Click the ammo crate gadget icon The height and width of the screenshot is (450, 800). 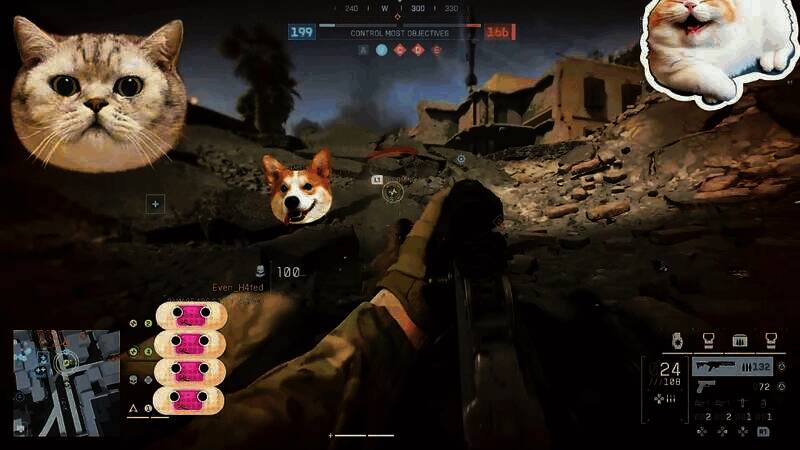740,339
